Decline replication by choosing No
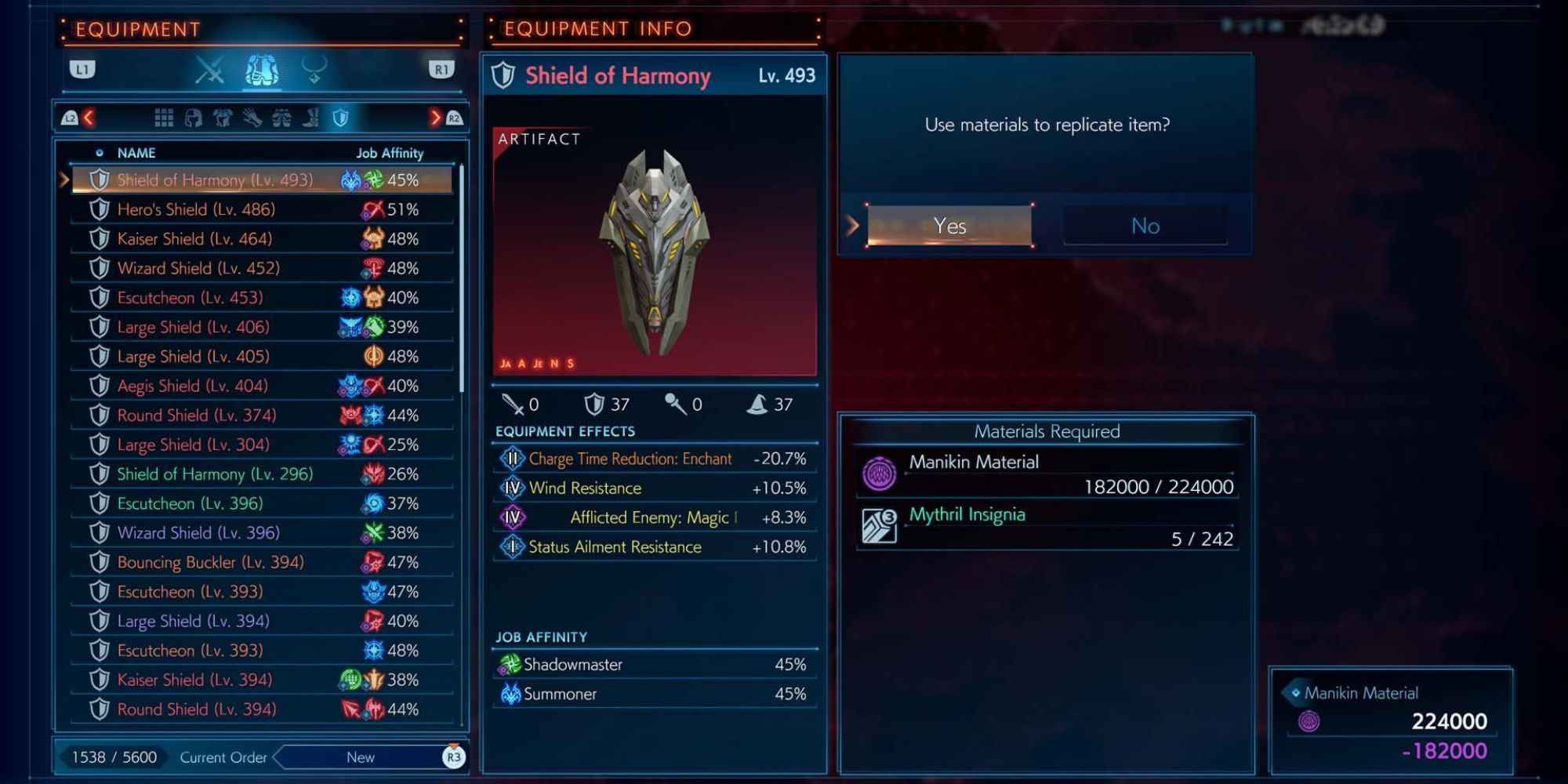Image resolution: width=1568 pixels, height=784 pixels. click(1145, 226)
